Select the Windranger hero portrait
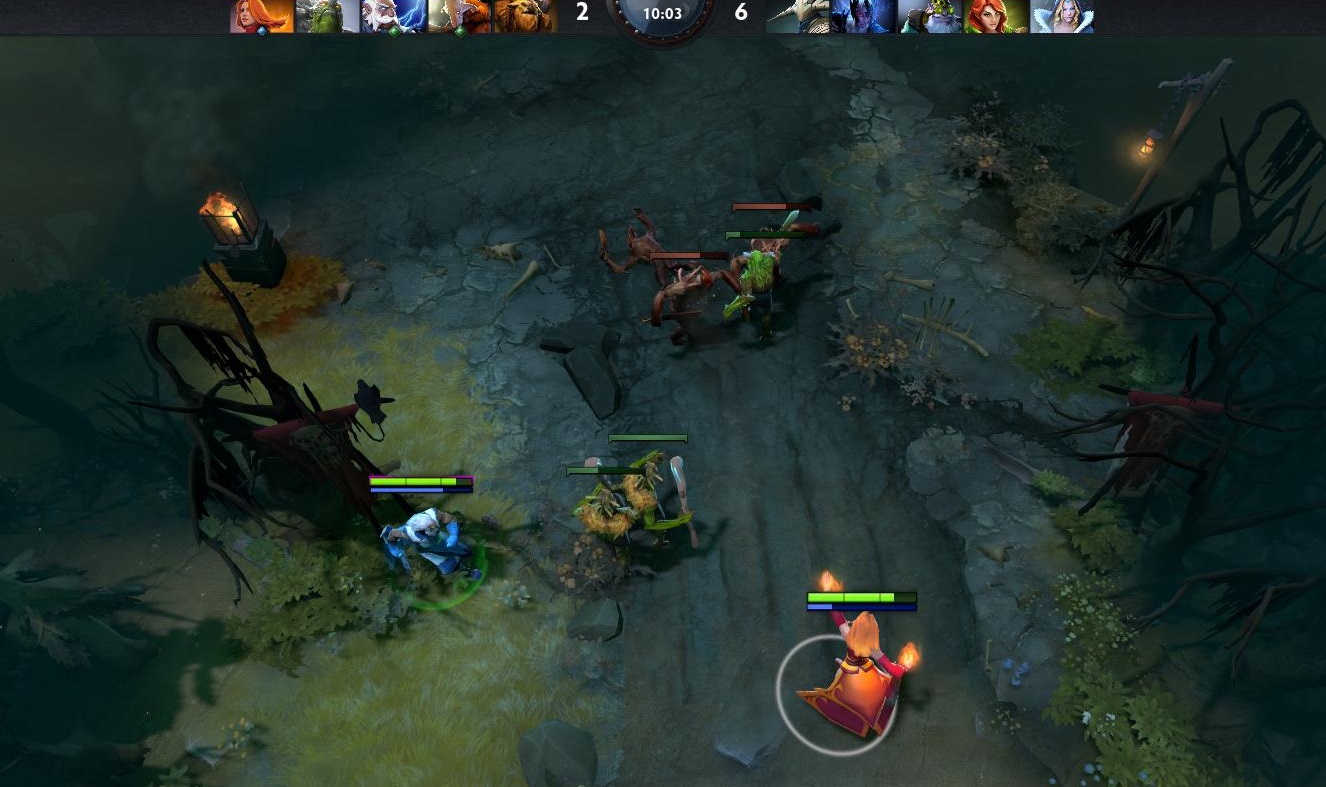The height and width of the screenshot is (787, 1326). point(996,16)
